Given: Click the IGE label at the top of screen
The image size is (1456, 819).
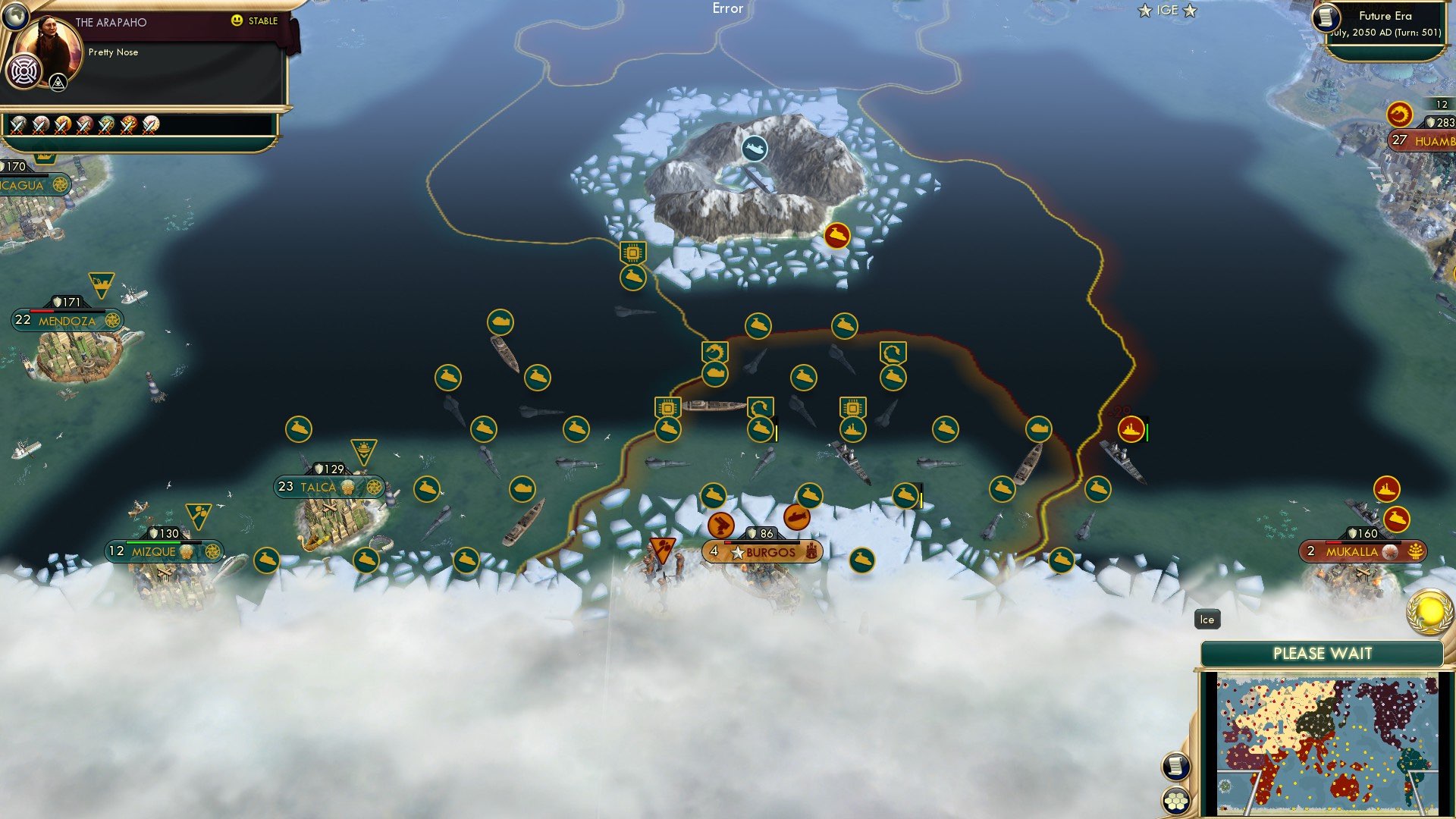Looking at the screenshot, I should (x=1166, y=10).
